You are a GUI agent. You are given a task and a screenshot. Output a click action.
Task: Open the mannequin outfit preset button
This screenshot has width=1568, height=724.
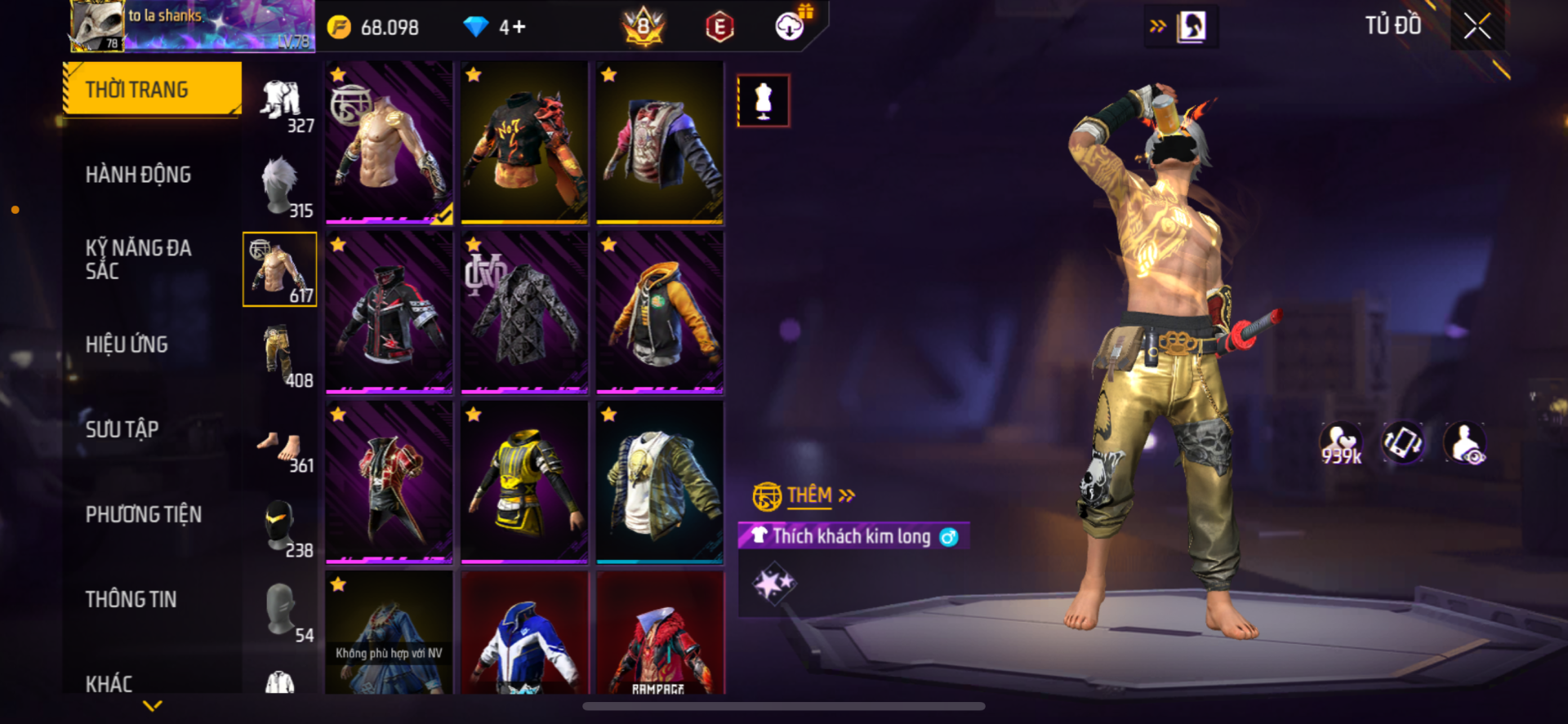[763, 101]
